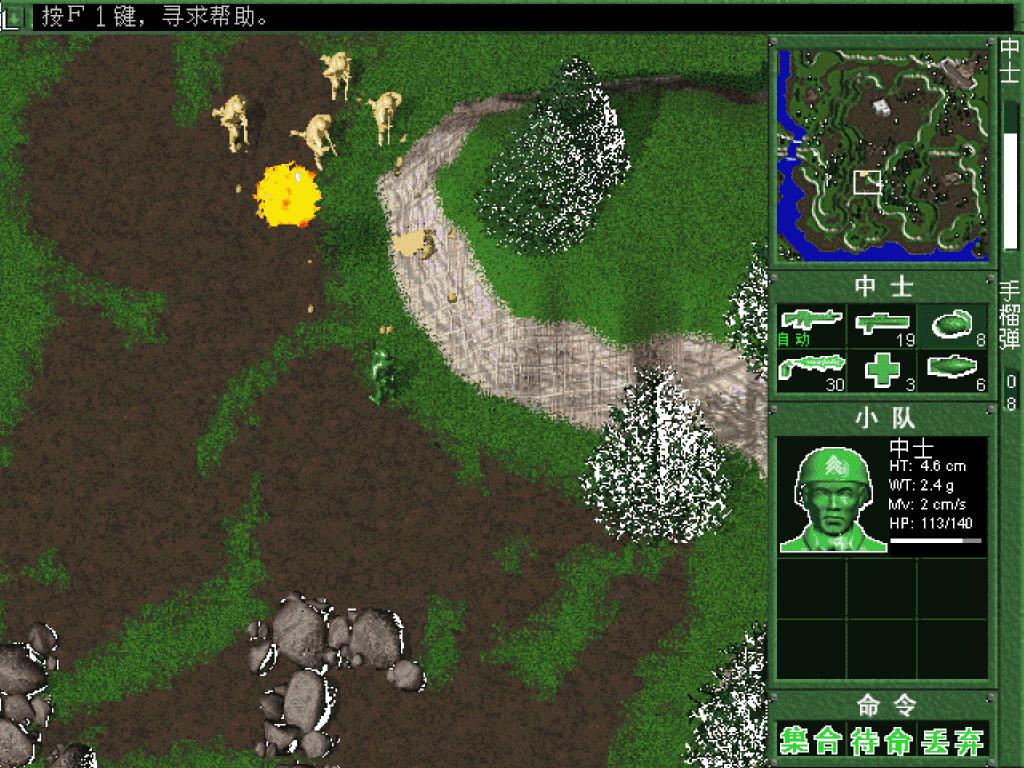Click the minimap overview
This screenshot has height=768, width=1024.
tap(882, 154)
